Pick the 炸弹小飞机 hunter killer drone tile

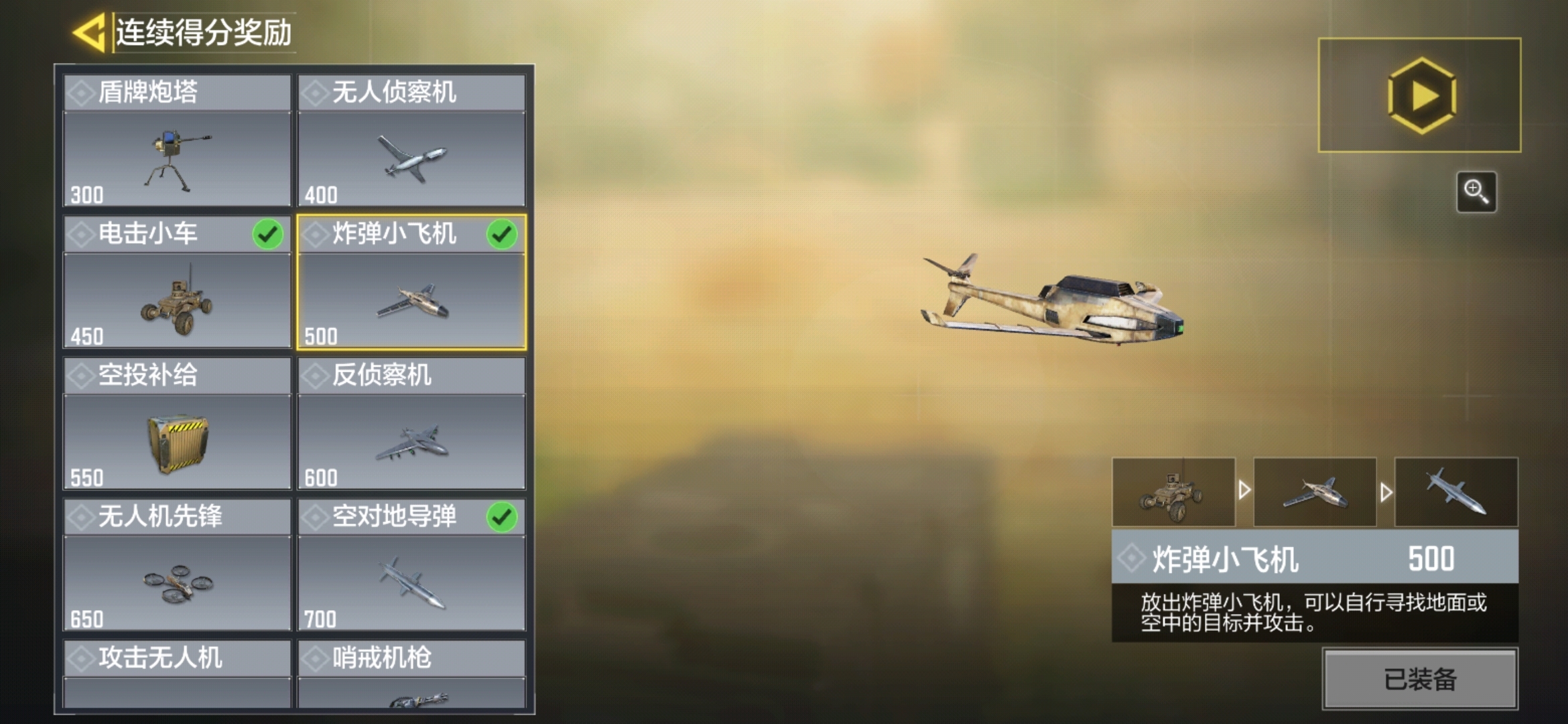tap(411, 282)
